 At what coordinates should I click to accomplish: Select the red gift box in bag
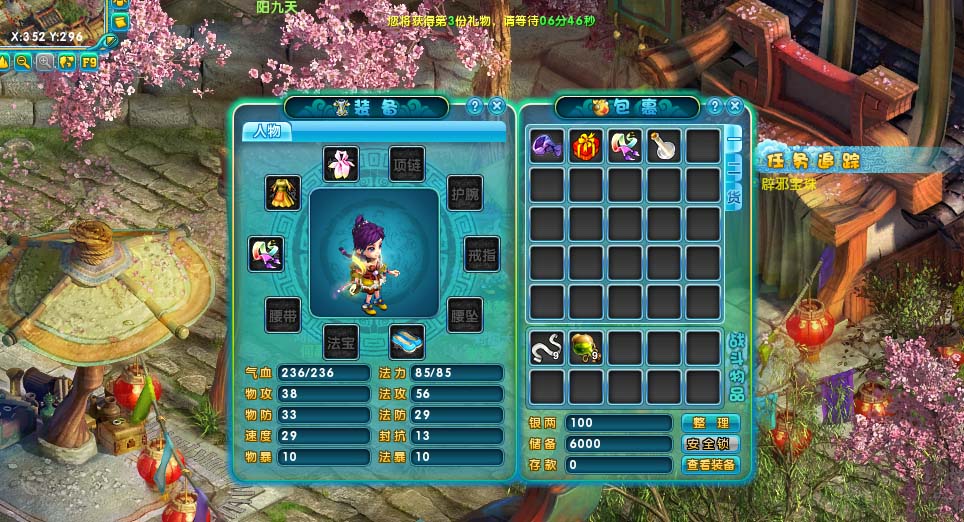(586, 146)
